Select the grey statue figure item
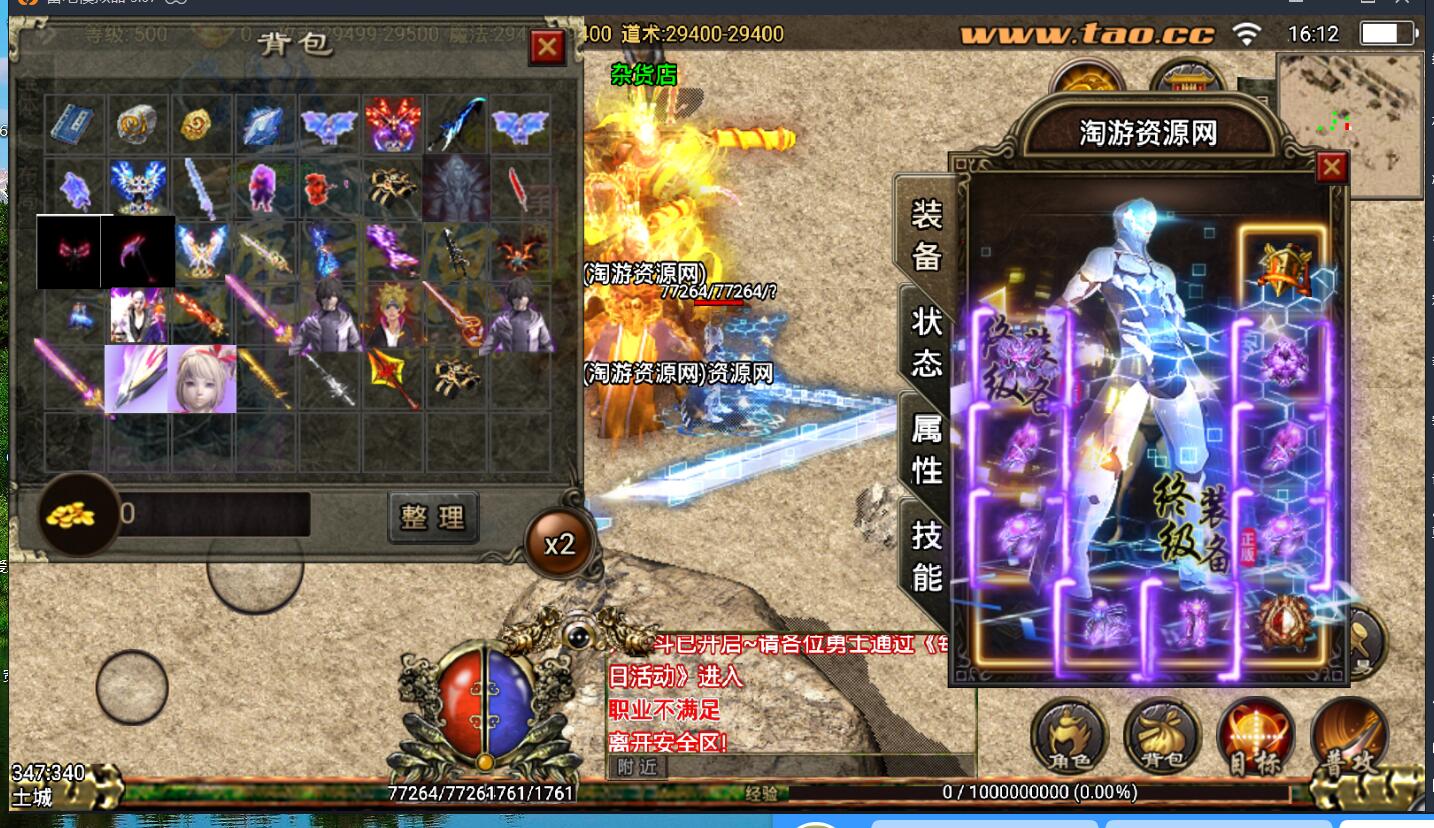Screen dimensions: 1434x828 pos(456,186)
